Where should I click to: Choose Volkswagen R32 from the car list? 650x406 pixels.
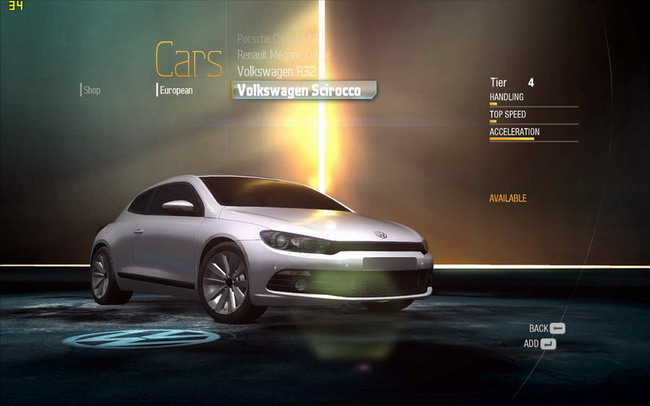(276, 72)
